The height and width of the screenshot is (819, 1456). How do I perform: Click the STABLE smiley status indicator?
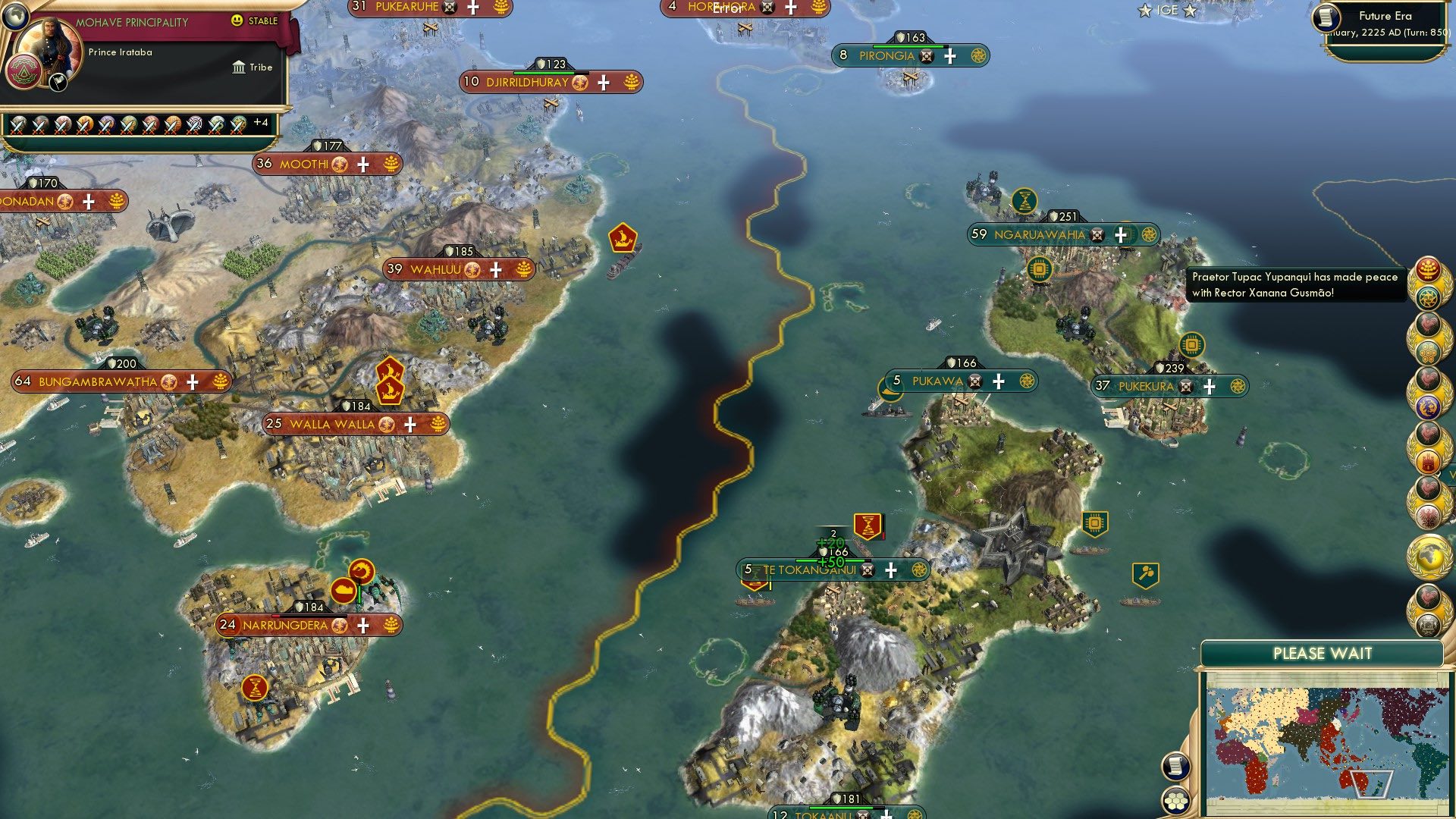pos(236,20)
